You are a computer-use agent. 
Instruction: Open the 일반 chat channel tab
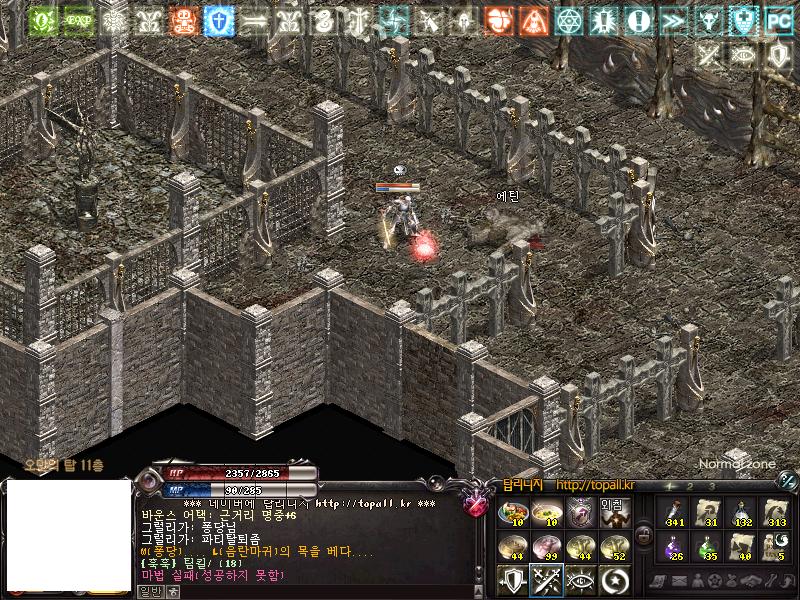point(148,591)
